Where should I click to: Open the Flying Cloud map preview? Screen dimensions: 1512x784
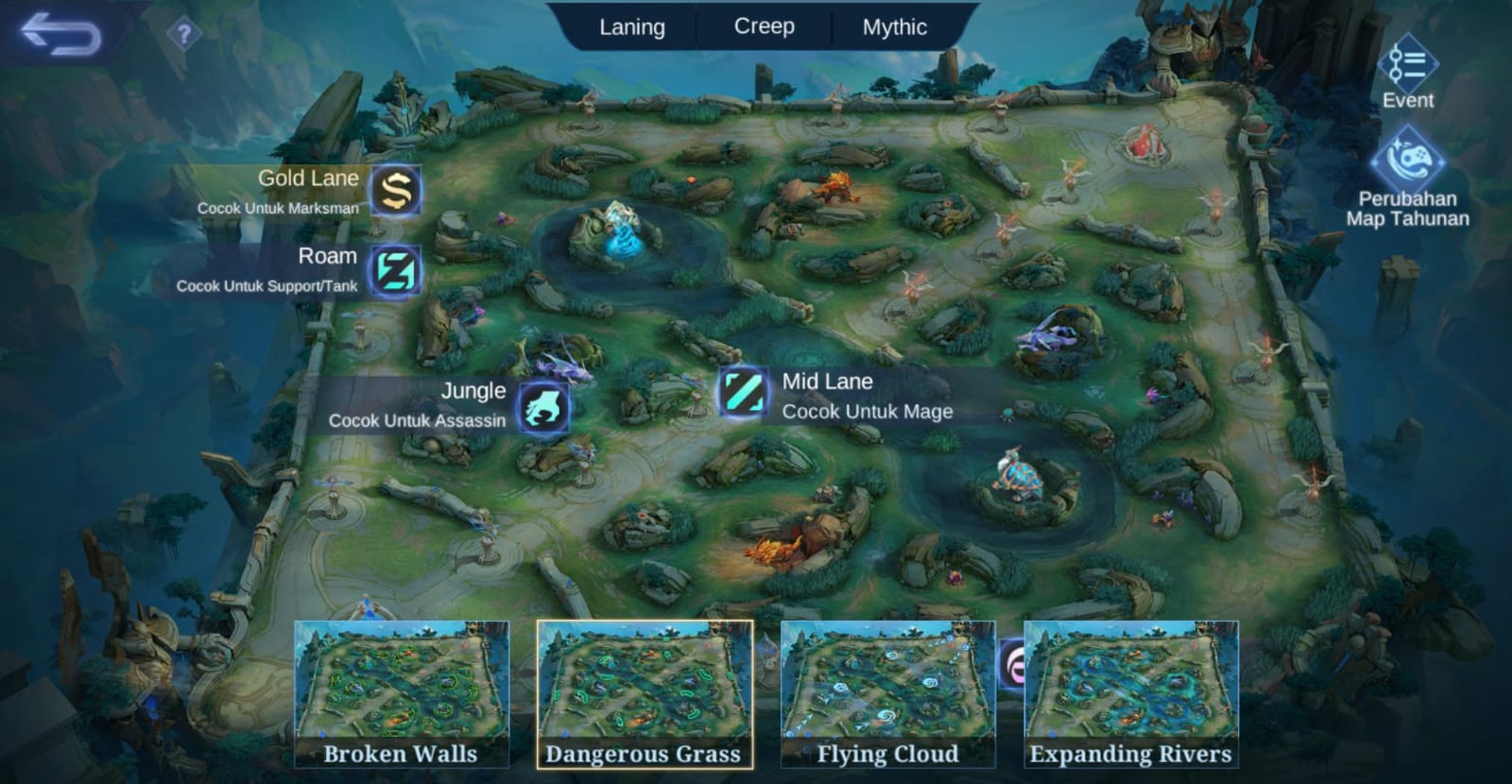pyautogui.click(x=886, y=690)
